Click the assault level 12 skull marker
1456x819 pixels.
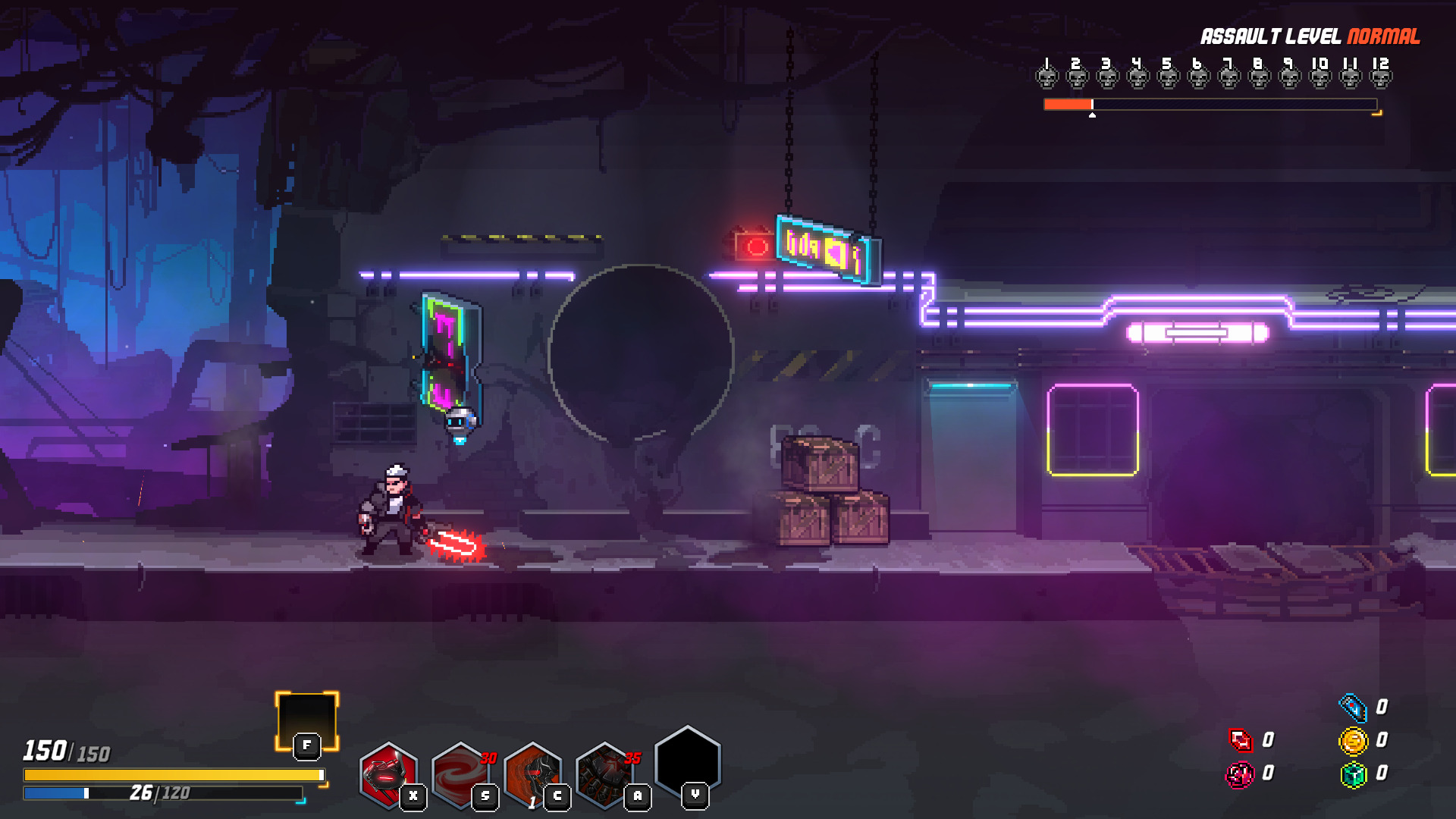1381,76
